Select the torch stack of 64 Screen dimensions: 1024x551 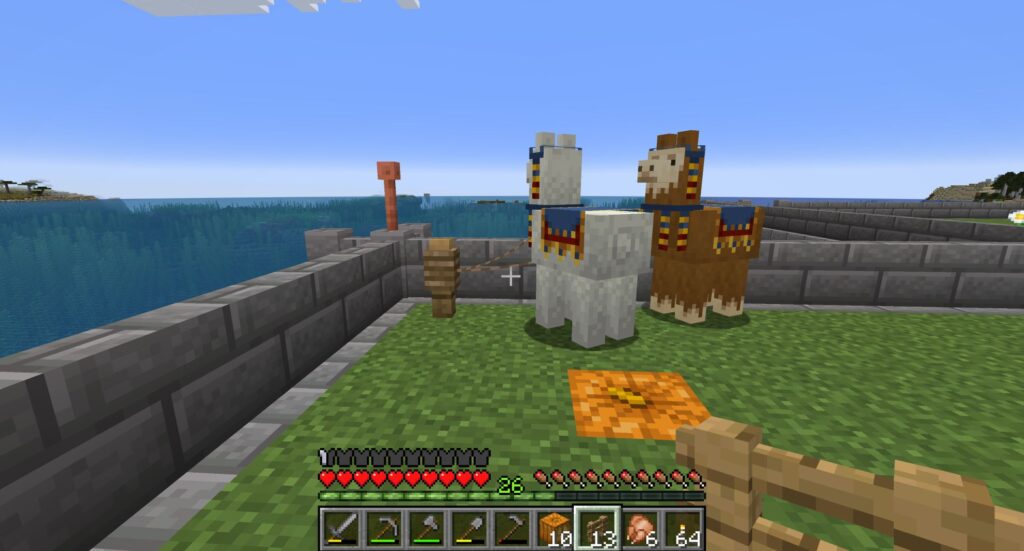[684, 528]
